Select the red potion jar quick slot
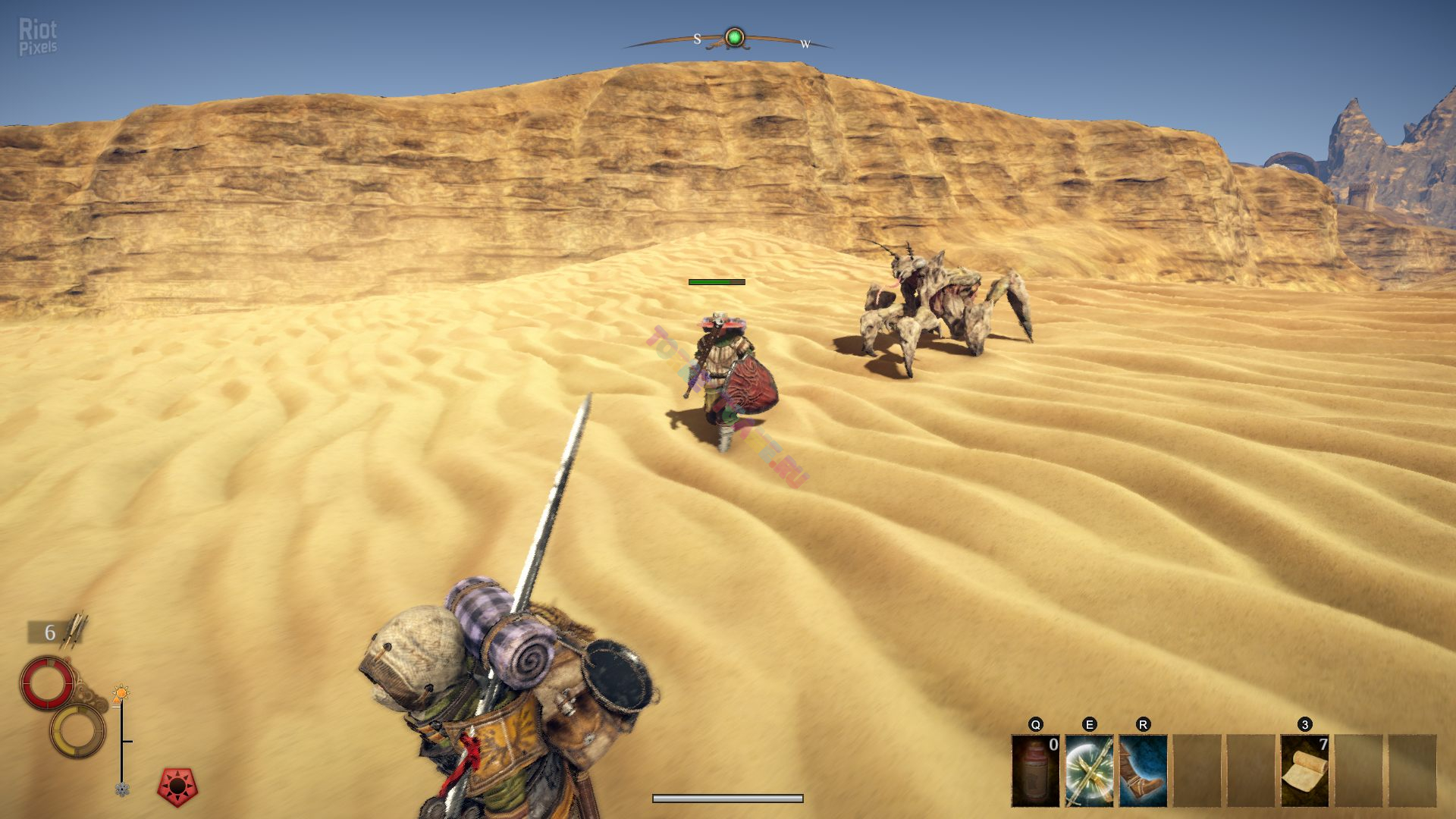 [1035, 770]
